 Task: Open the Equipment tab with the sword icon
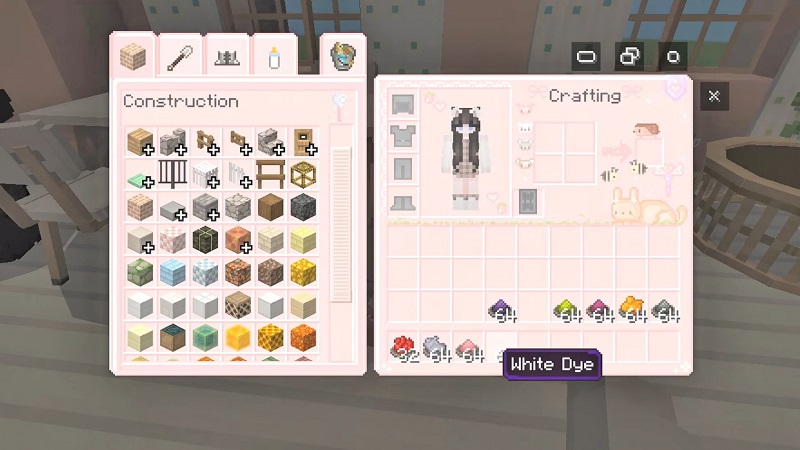pos(179,56)
